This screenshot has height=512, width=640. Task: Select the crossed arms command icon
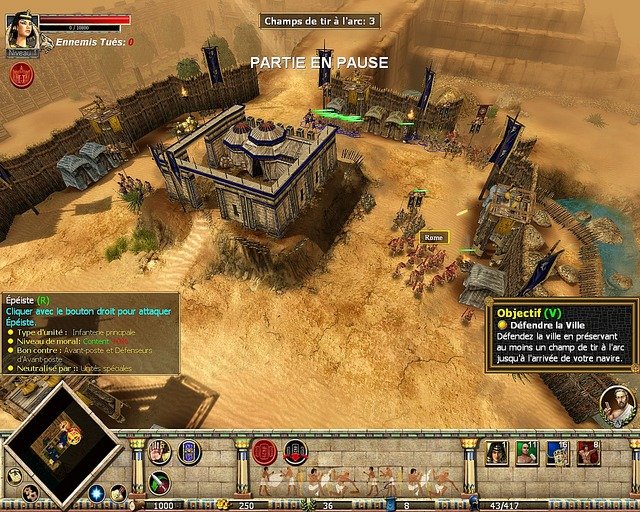(159, 452)
